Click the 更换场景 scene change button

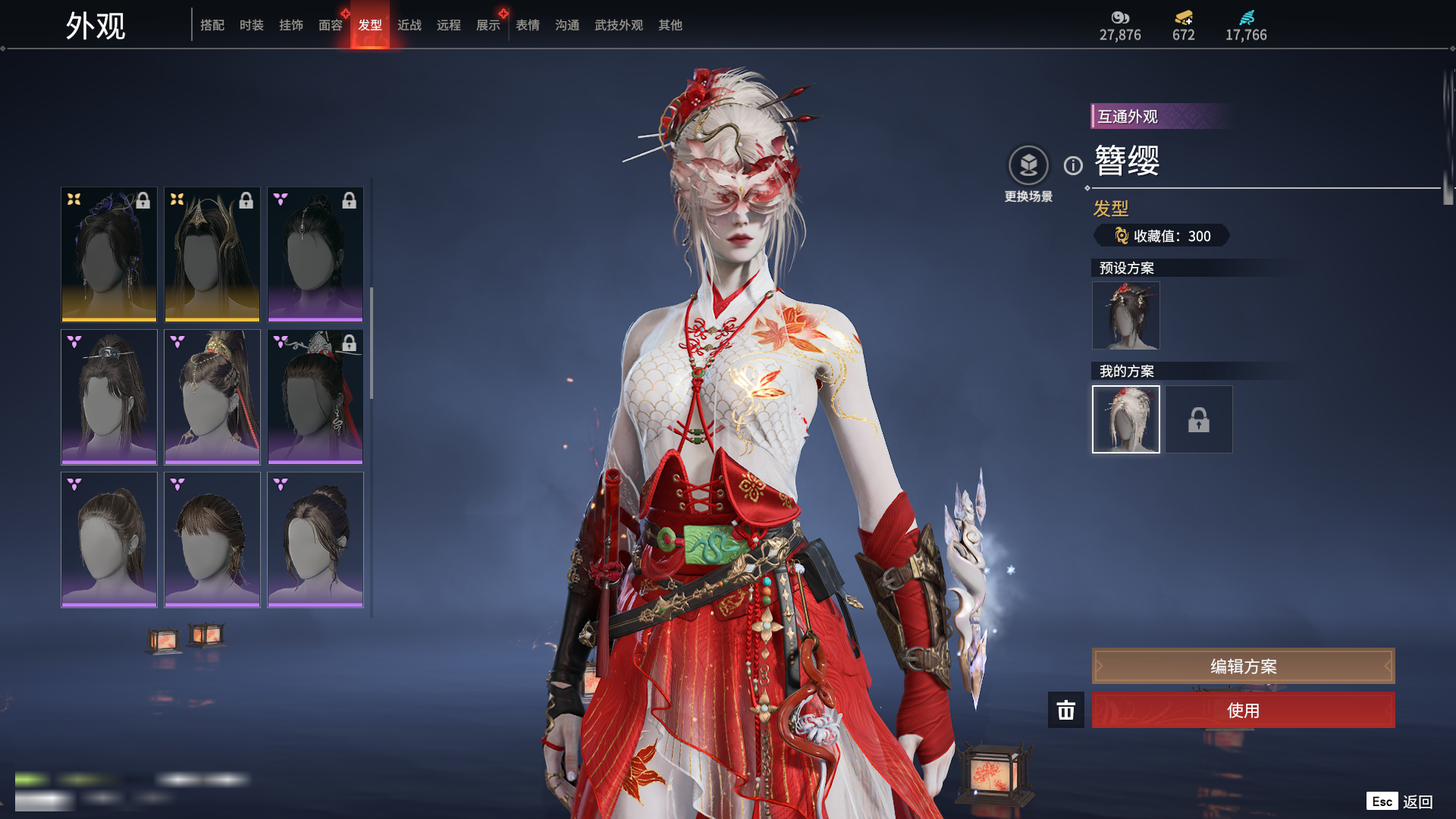[x=1028, y=166]
